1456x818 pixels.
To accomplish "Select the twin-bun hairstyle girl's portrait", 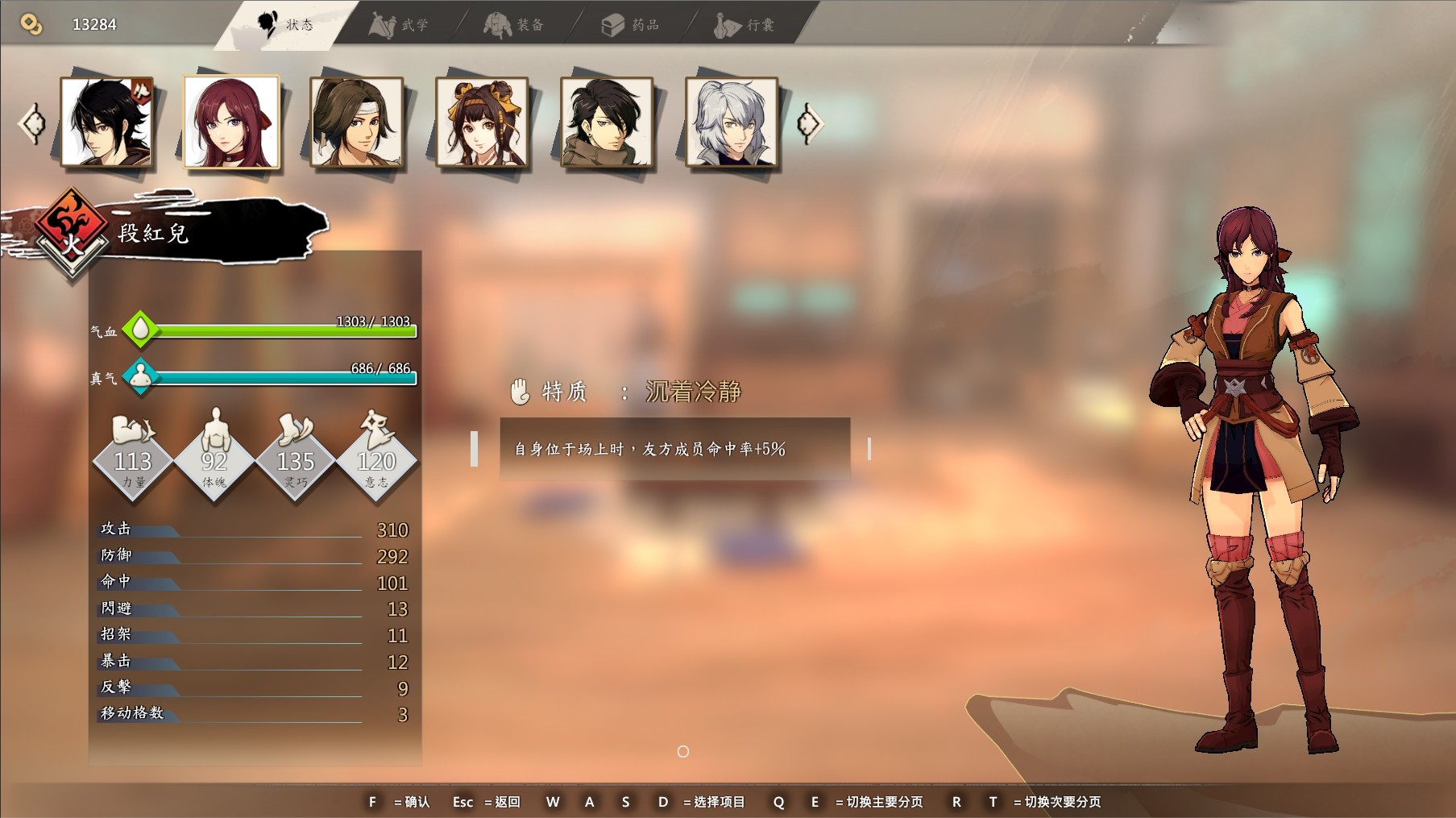I will coord(482,122).
